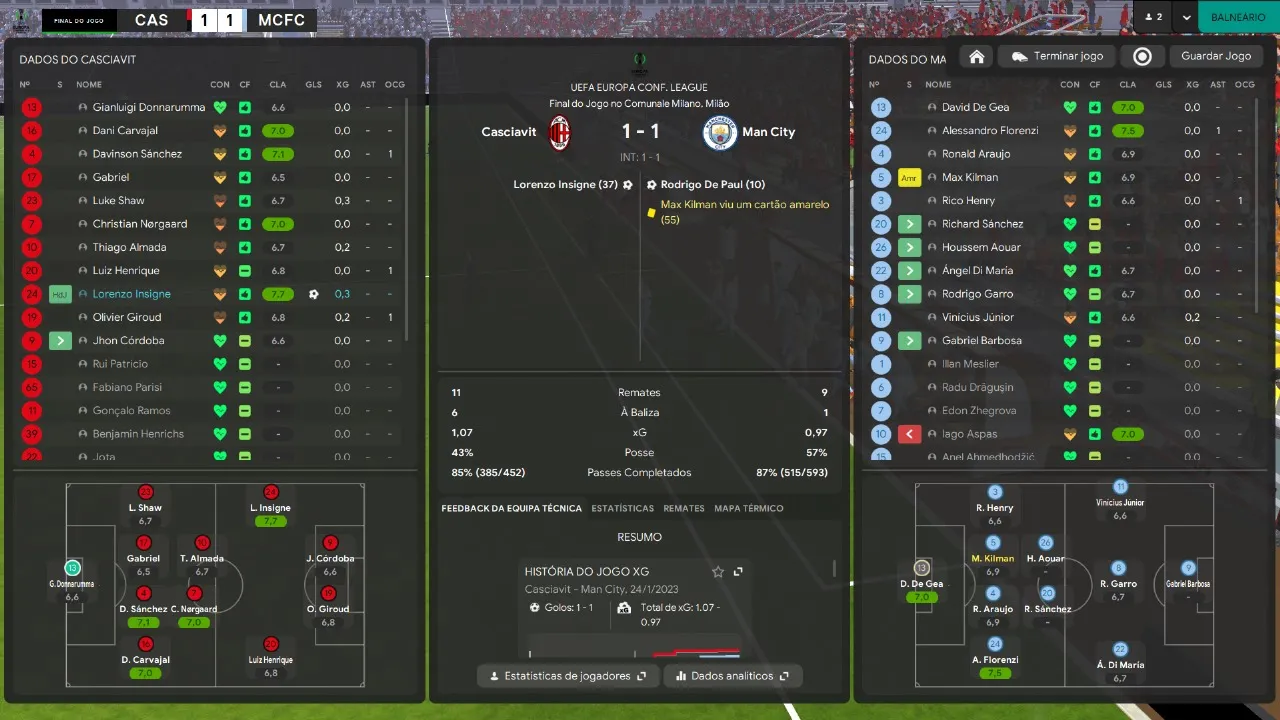Open the Remates tab
Screen dimensions: 1280x720
(684, 509)
